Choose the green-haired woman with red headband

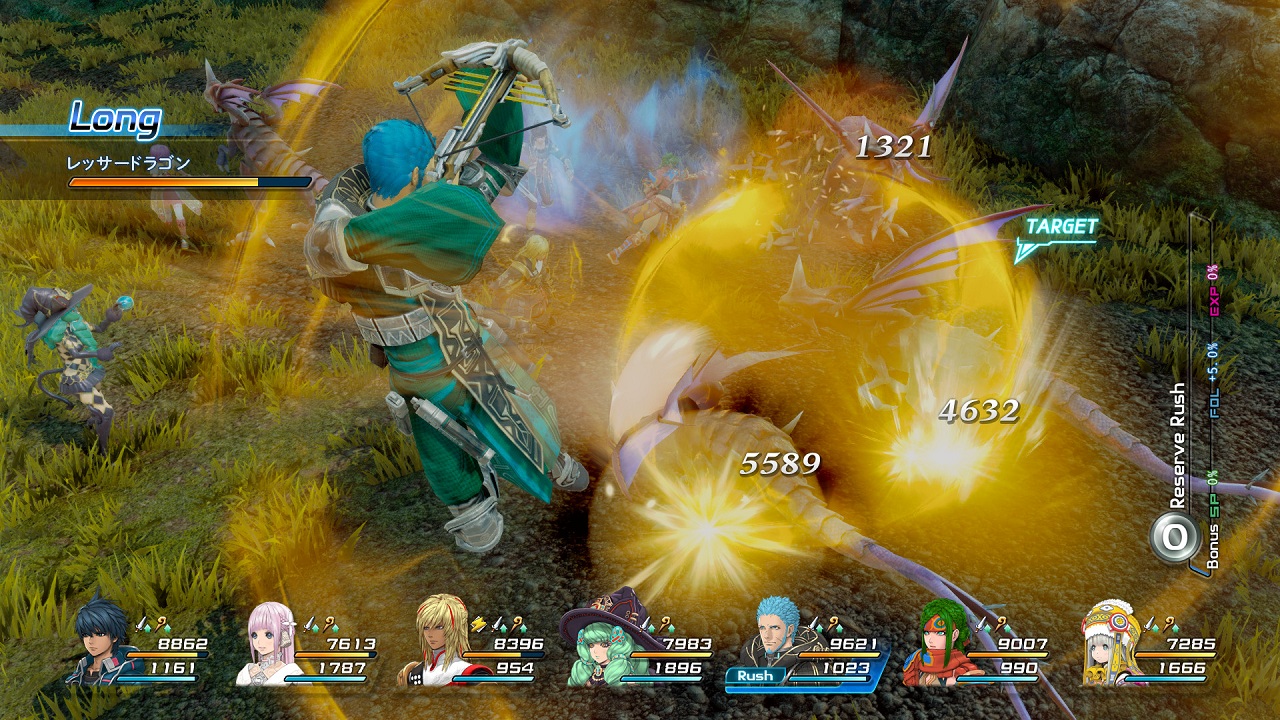click(935, 644)
